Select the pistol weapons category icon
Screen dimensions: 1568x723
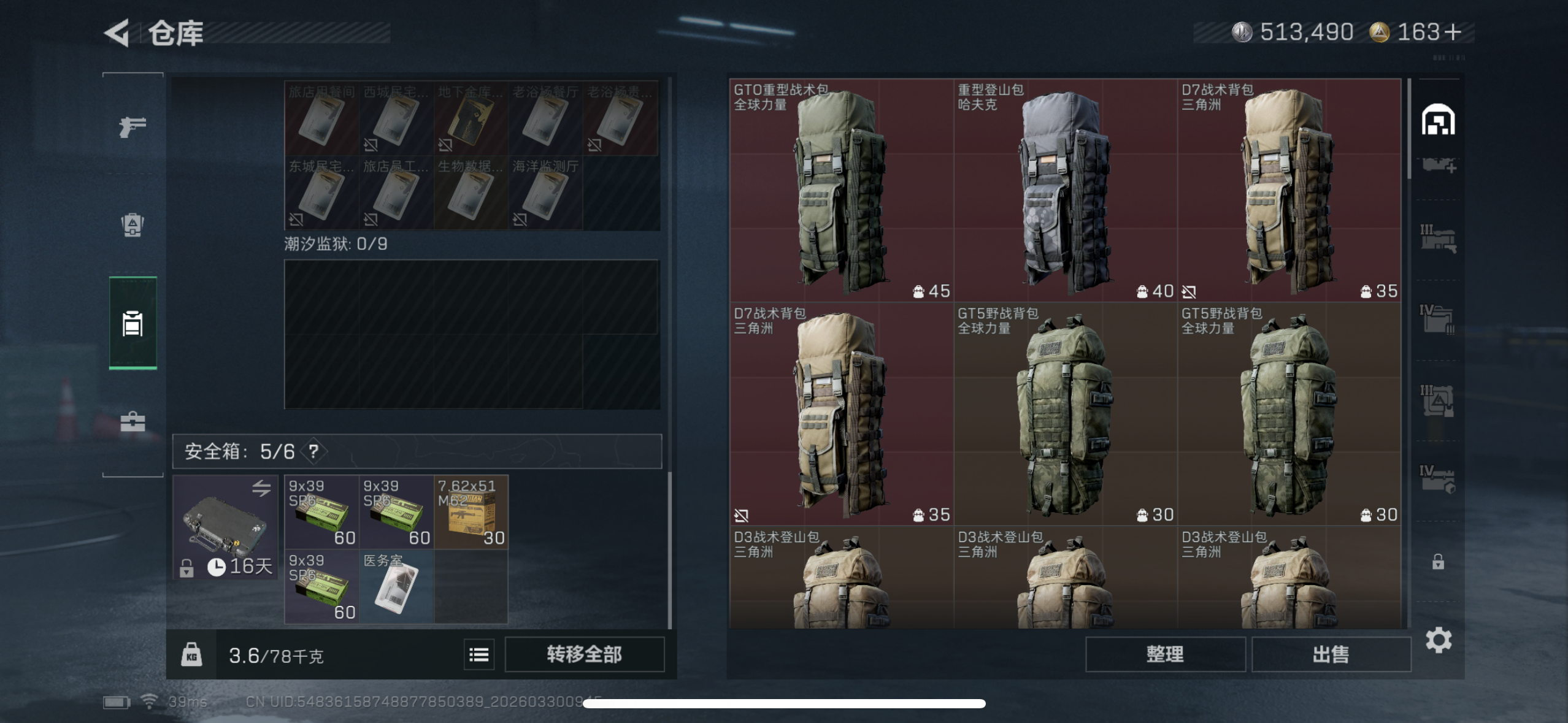(x=132, y=127)
